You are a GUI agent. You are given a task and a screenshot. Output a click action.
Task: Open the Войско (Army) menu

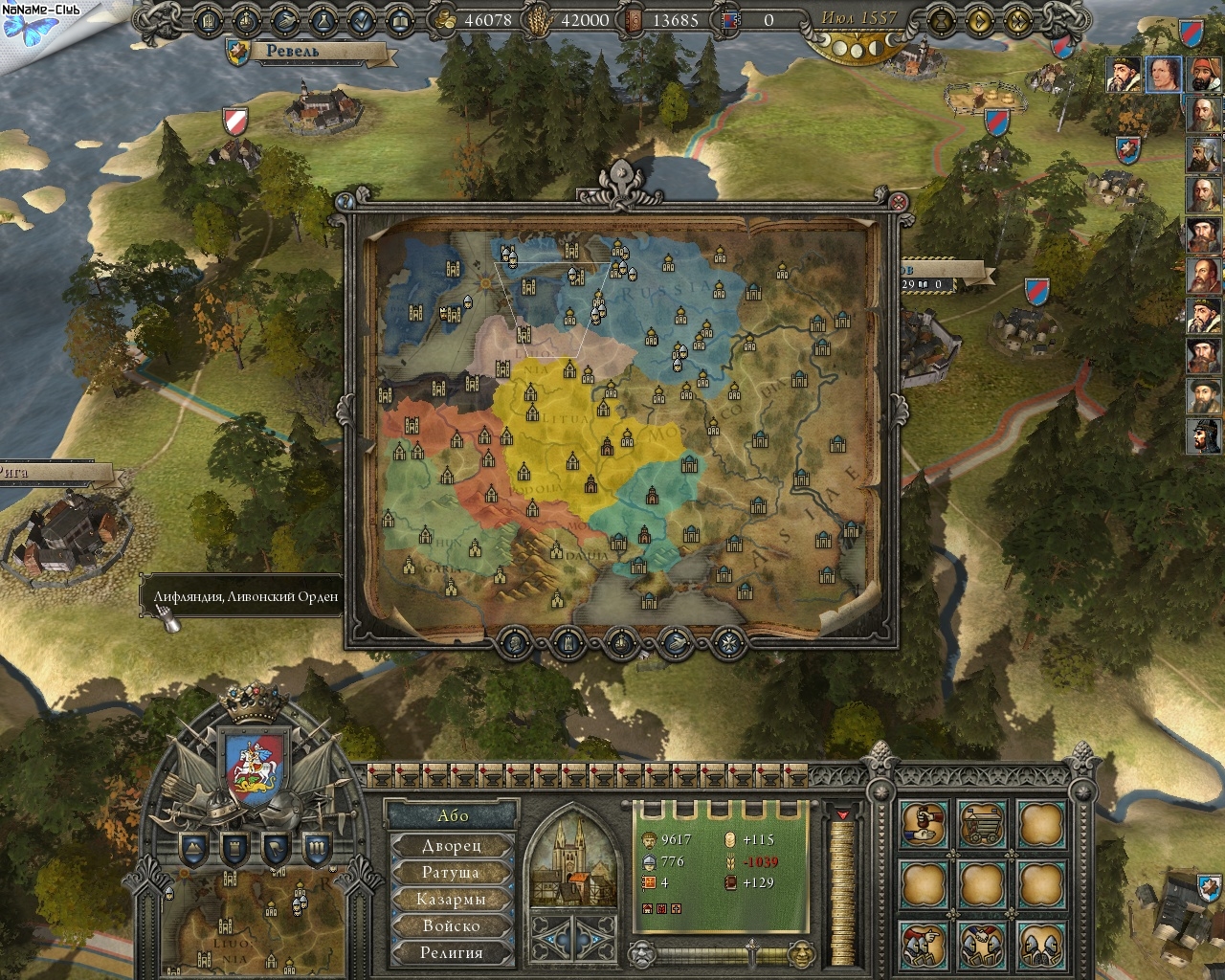pyautogui.click(x=453, y=926)
